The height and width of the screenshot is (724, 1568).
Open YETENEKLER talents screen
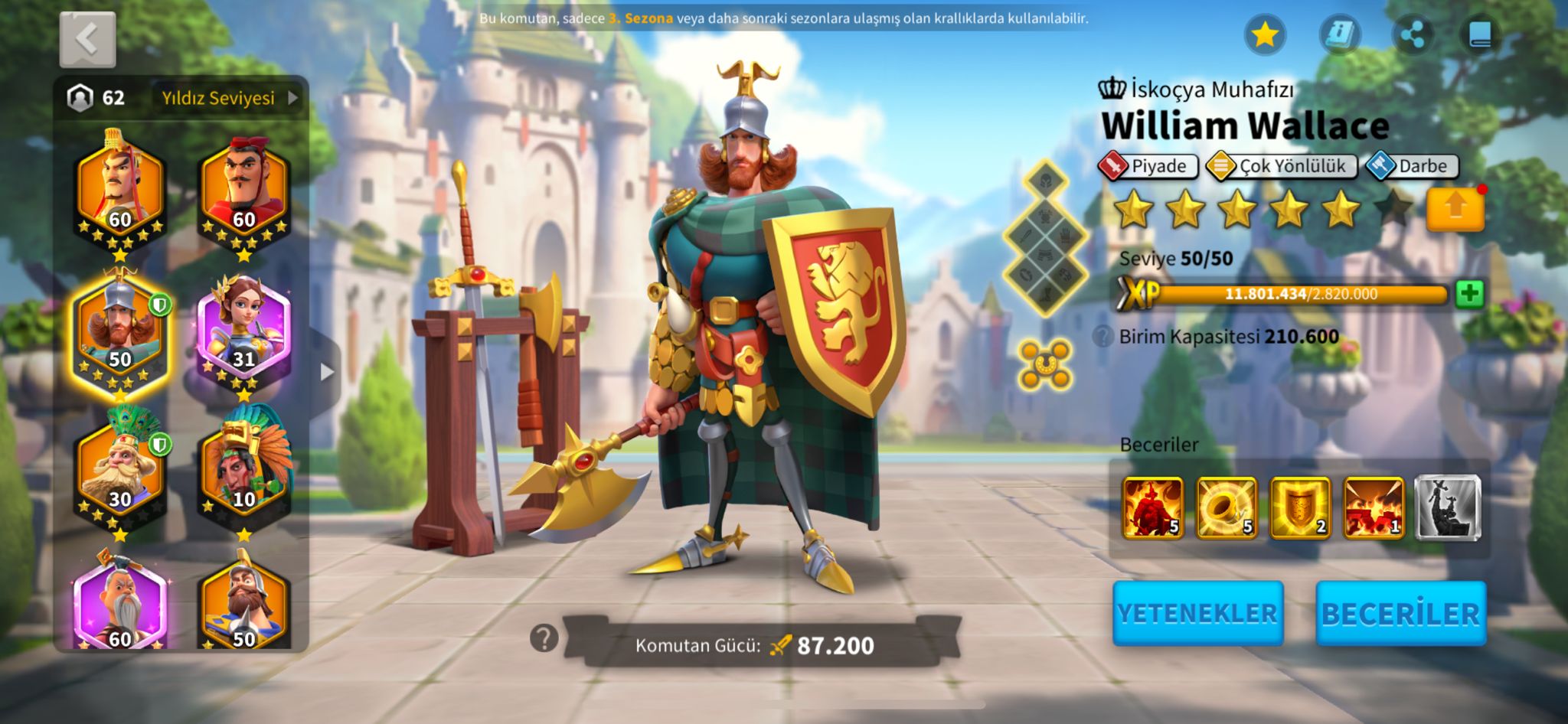(x=1197, y=613)
